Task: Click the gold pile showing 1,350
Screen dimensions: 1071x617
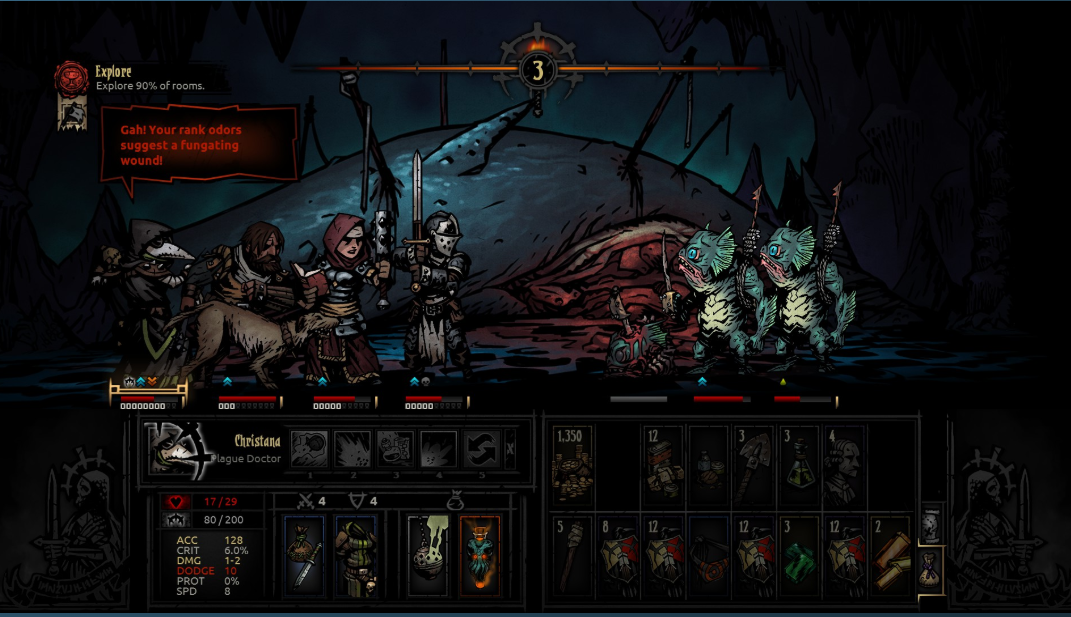Action: point(572,465)
